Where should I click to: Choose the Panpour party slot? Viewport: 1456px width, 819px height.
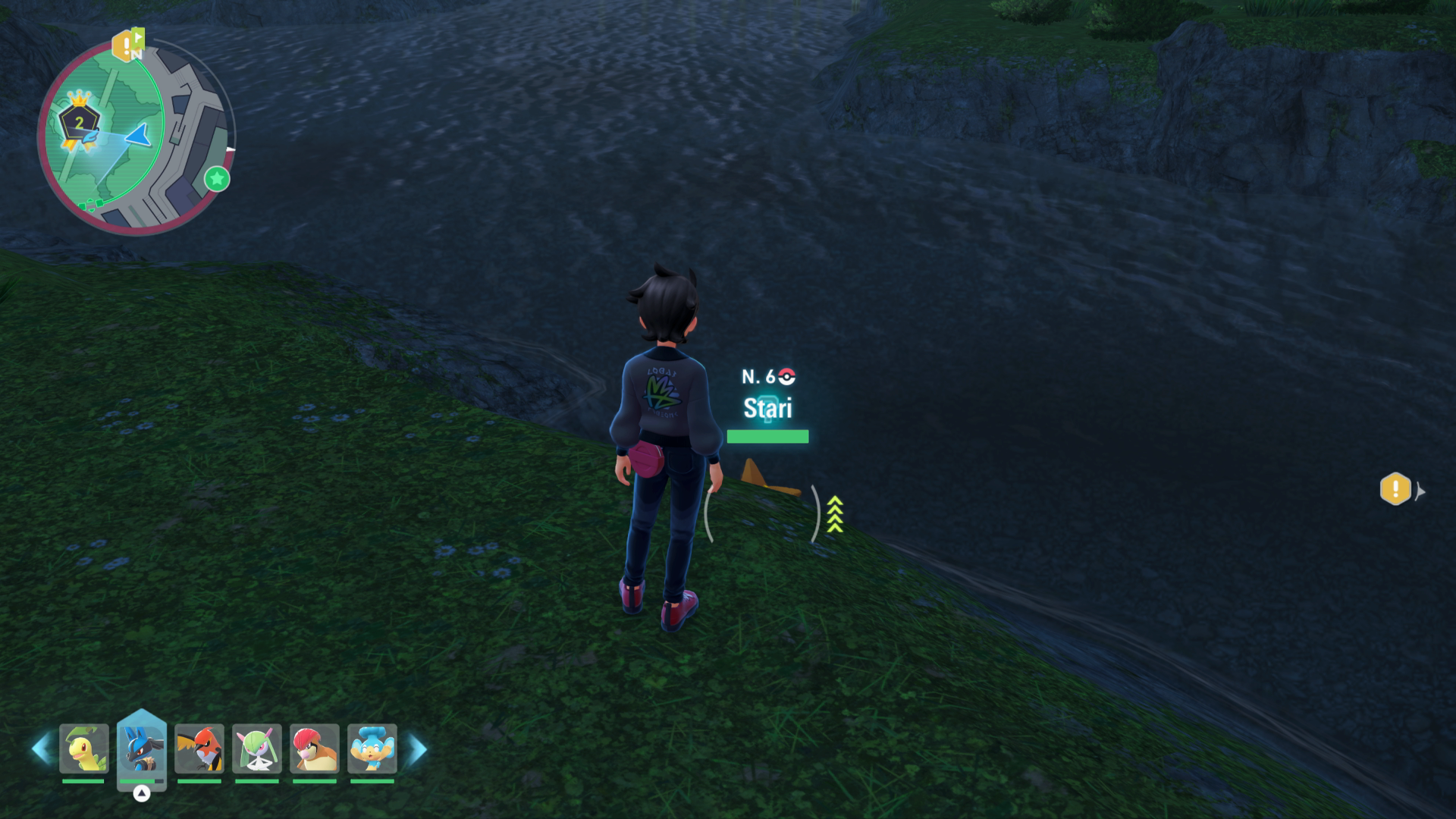(372, 748)
